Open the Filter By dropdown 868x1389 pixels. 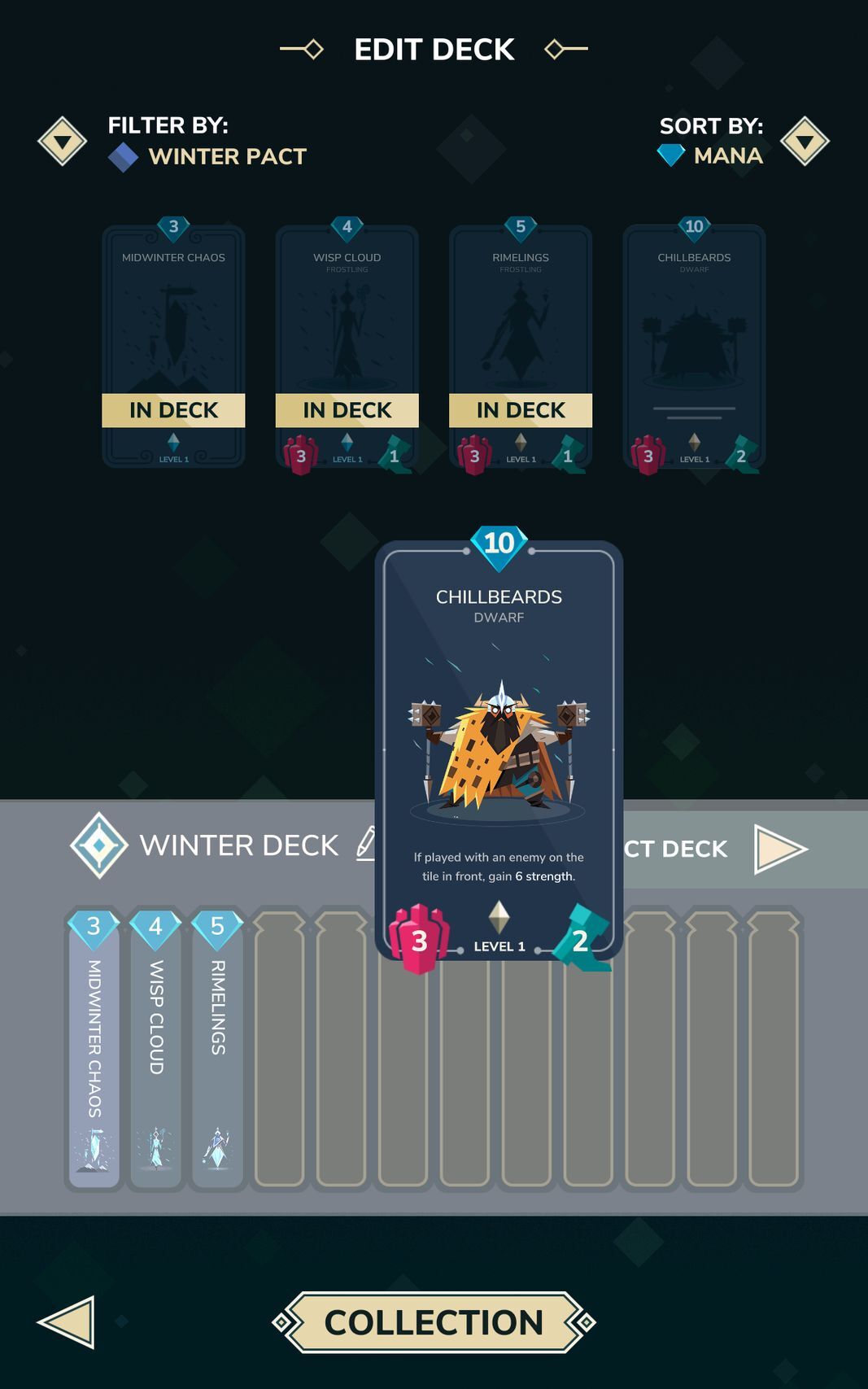point(63,141)
